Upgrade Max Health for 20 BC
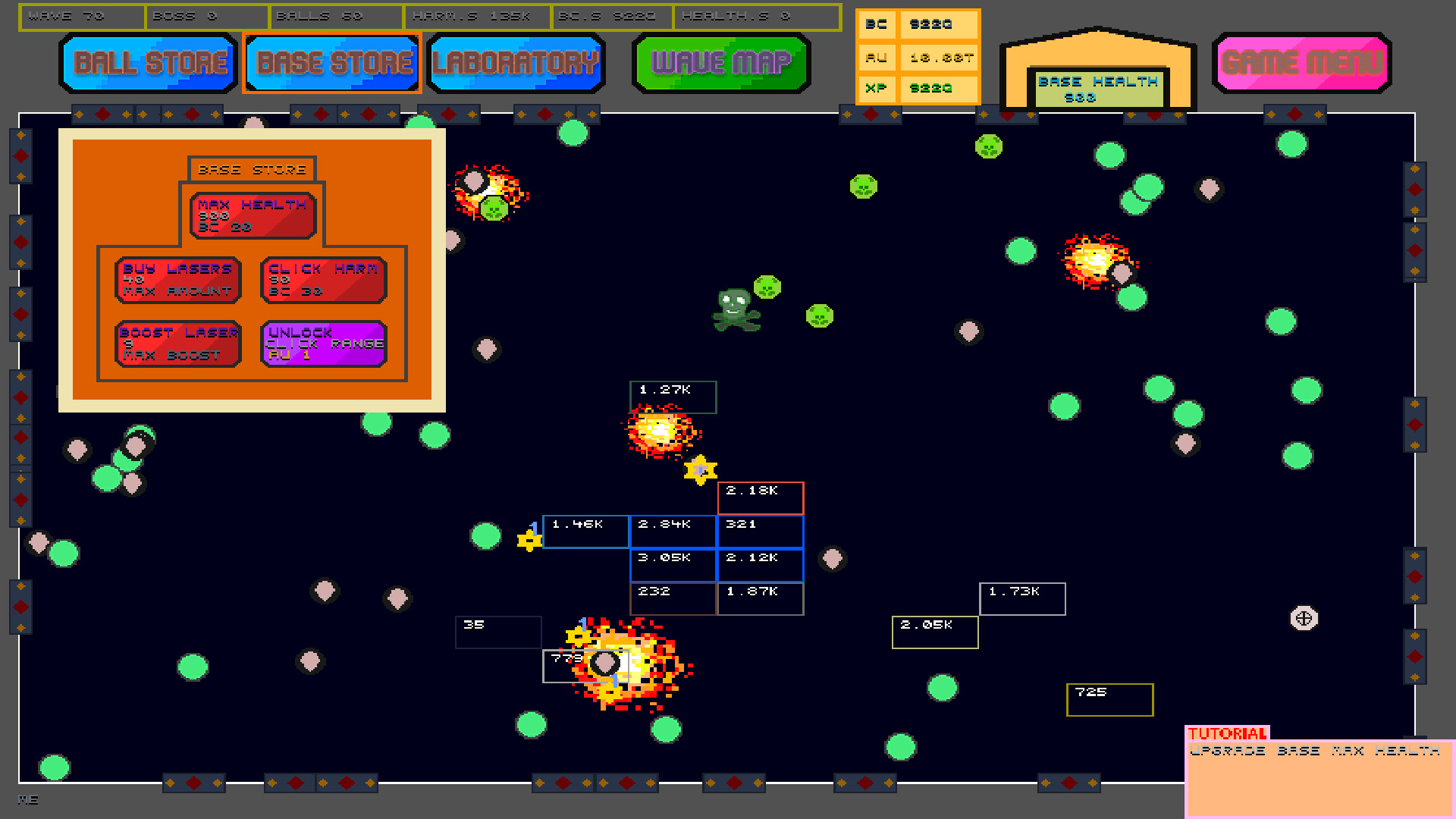 pos(252,215)
